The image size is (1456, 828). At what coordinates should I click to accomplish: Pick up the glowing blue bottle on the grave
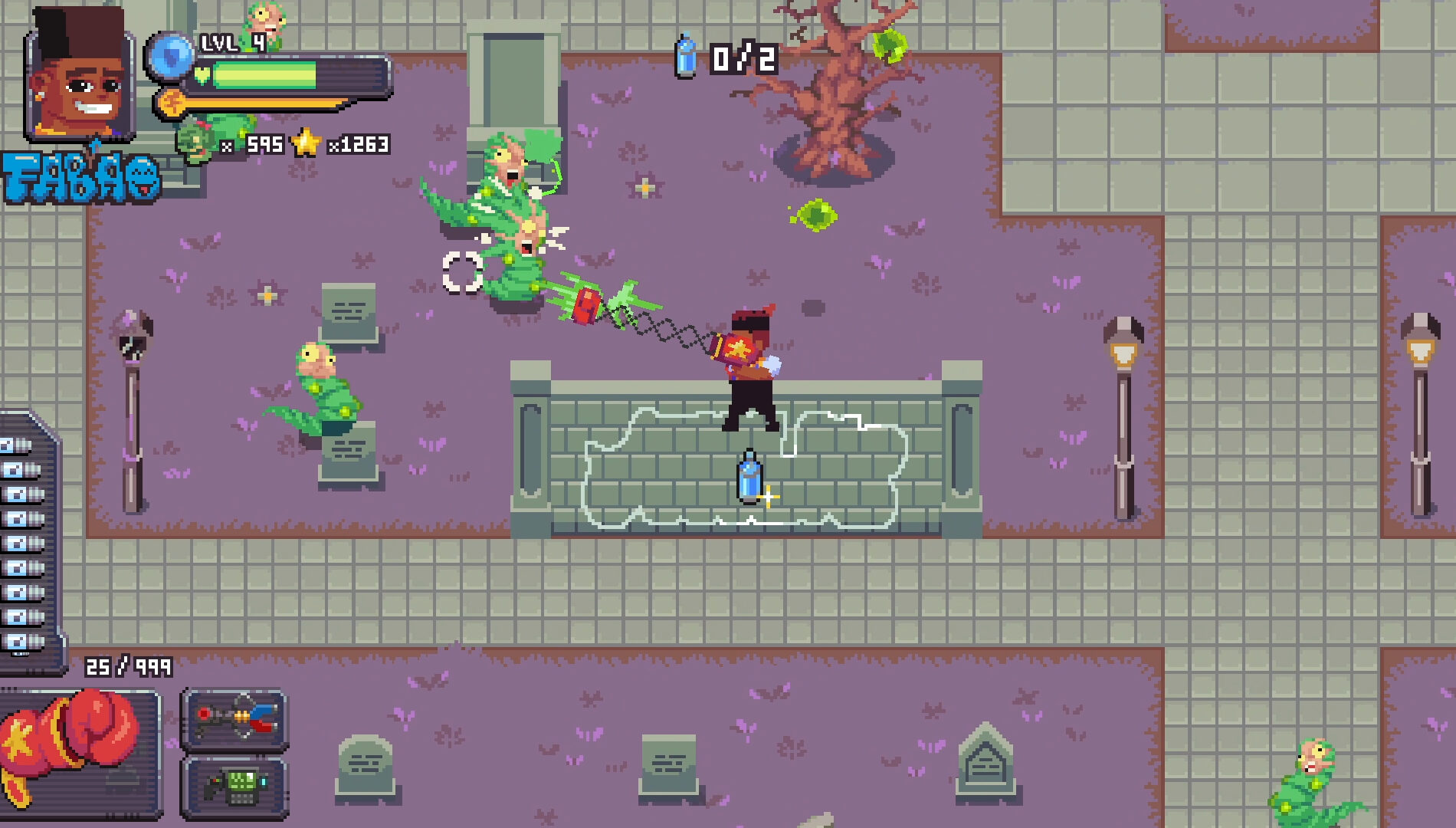click(747, 475)
